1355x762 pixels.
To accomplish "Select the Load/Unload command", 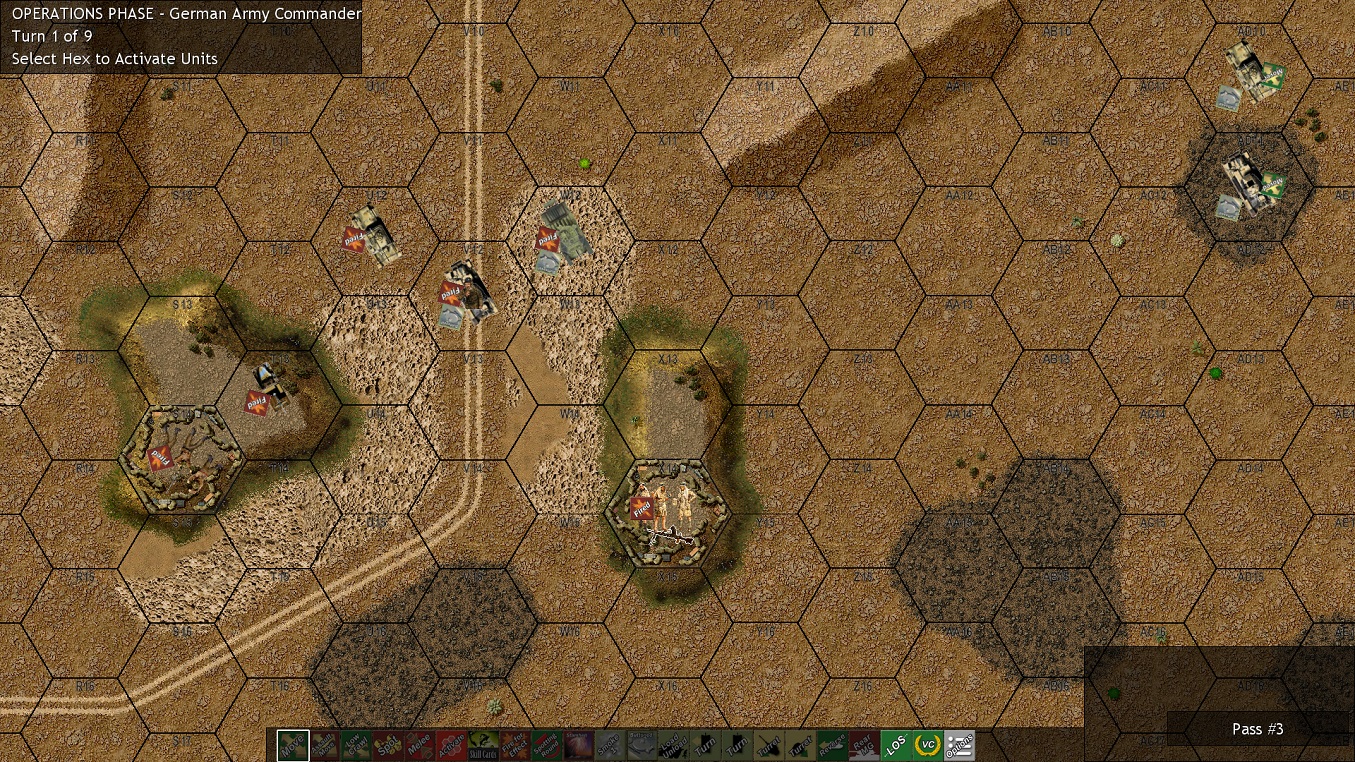I will pos(674,745).
